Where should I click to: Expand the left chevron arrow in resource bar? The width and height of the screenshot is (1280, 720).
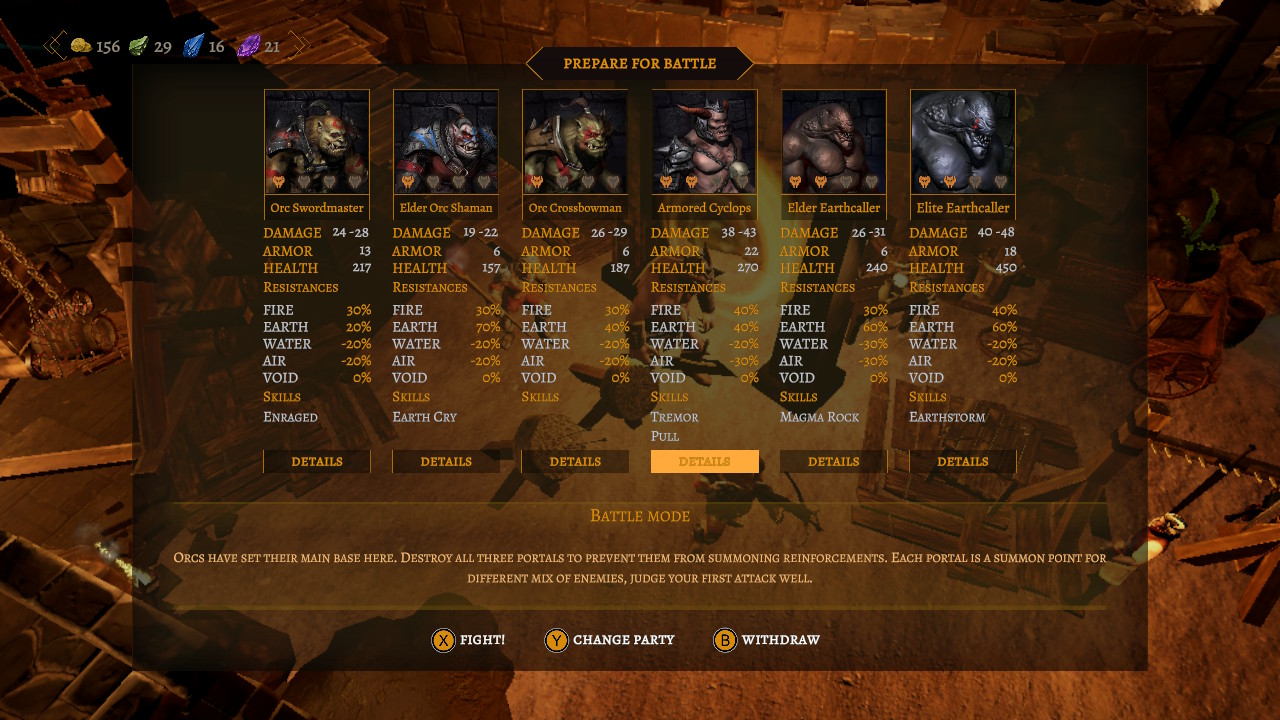point(52,45)
